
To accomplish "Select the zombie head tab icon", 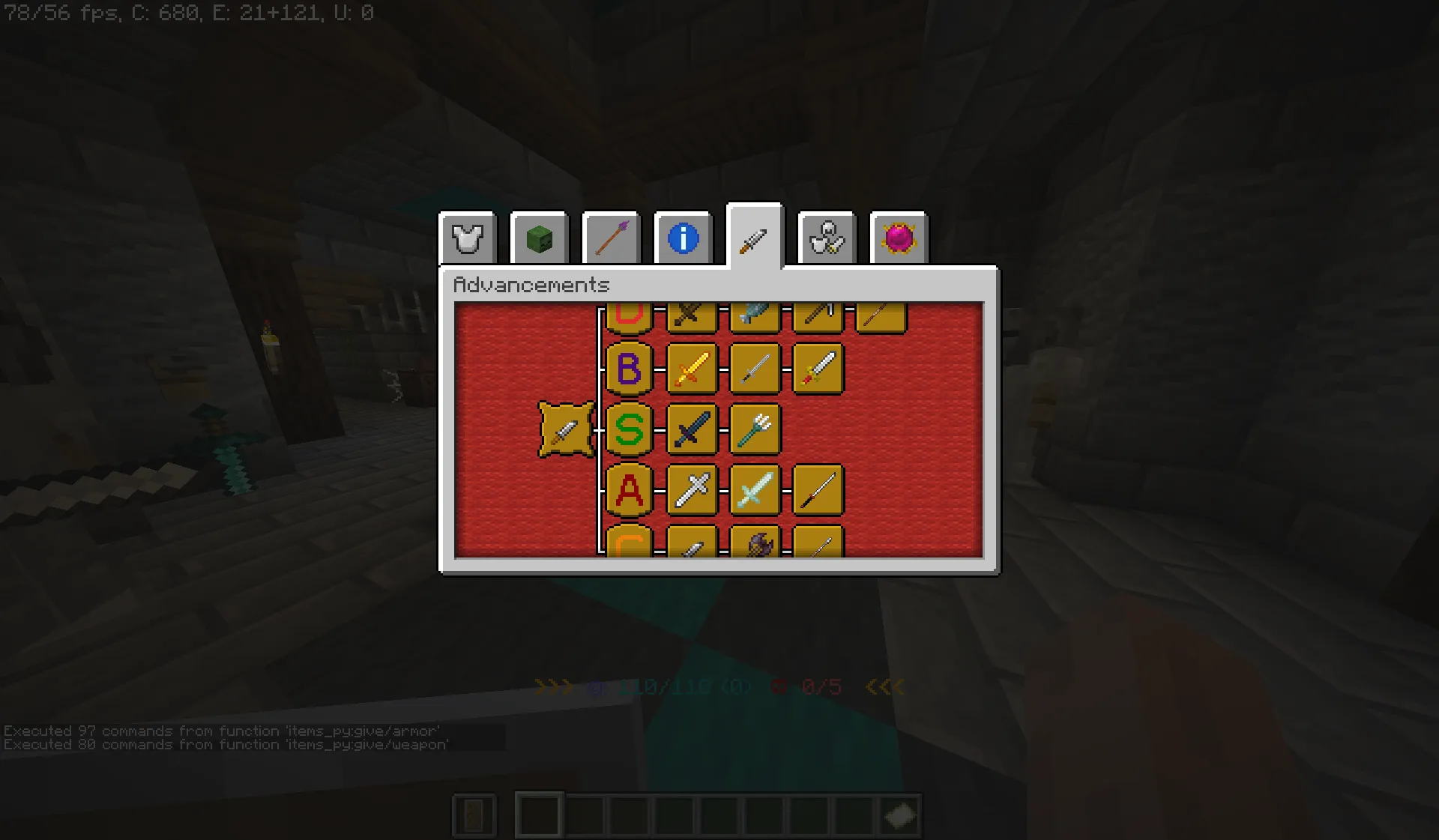I will click(539, 238).
